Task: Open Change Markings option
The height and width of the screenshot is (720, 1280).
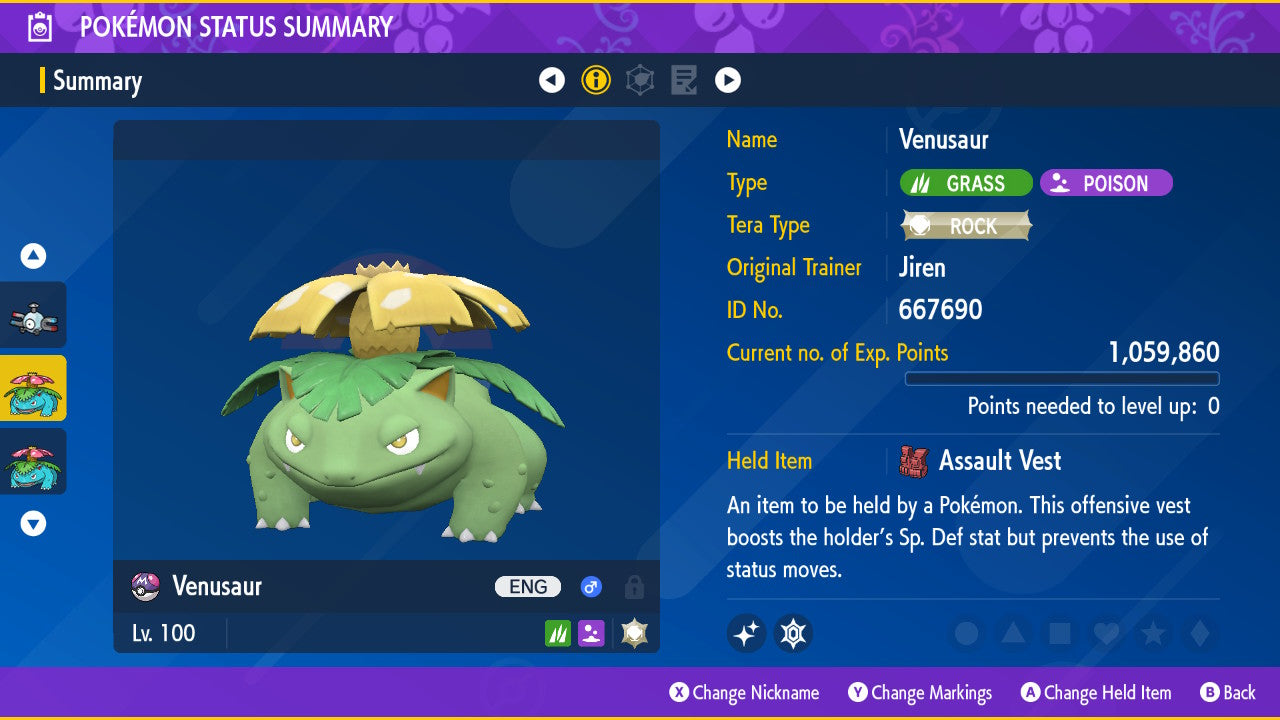Action: 920,693
